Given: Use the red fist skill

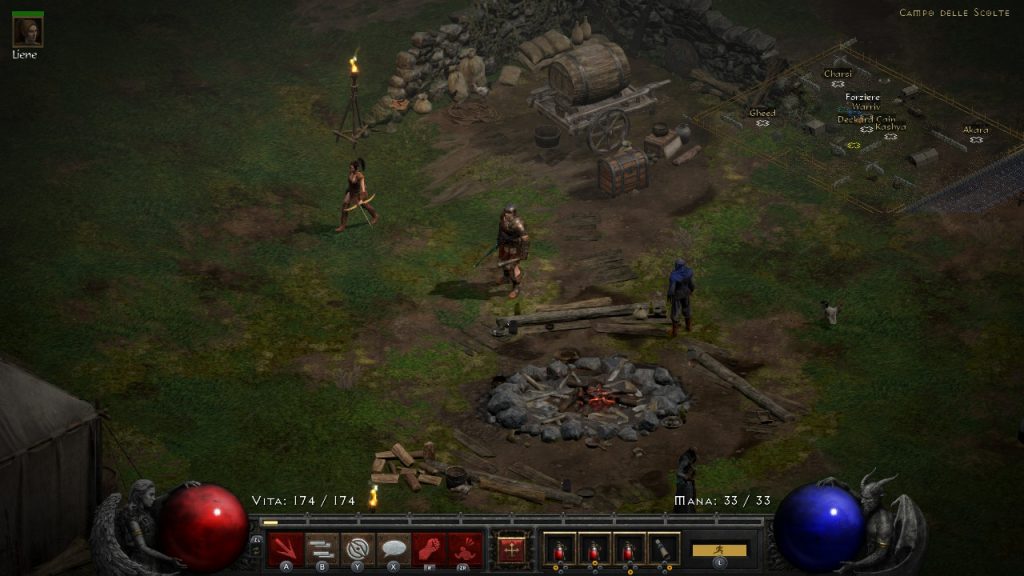Looking at the screenshot, I should point(429,549).
